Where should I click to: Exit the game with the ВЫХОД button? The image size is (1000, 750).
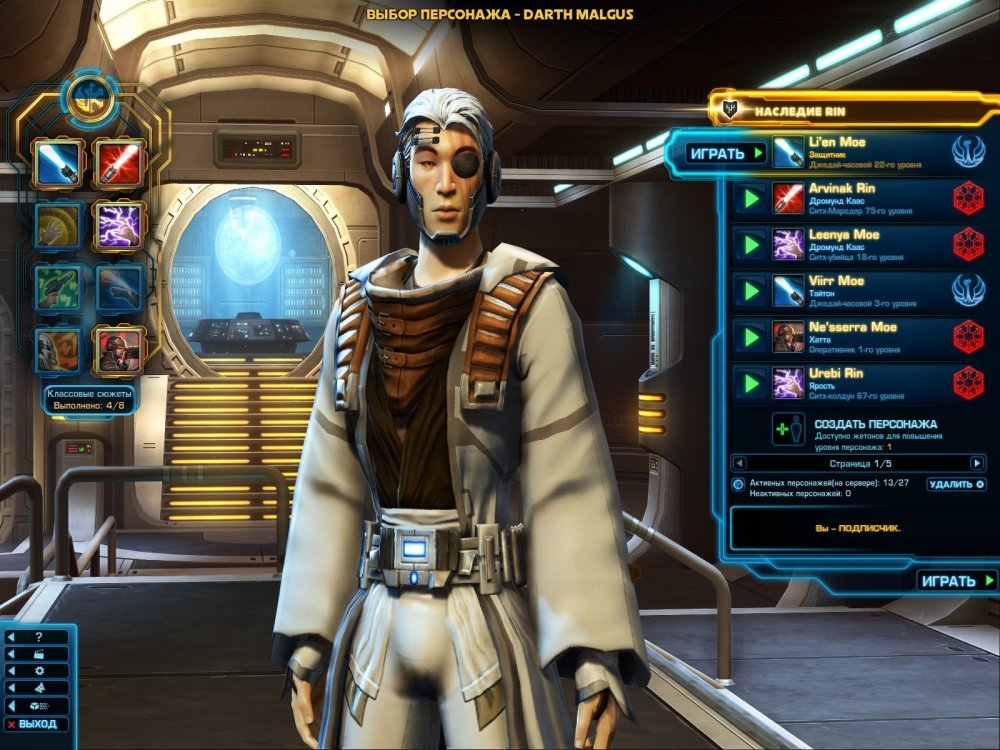pyautogui.click(x=37, y=724)
